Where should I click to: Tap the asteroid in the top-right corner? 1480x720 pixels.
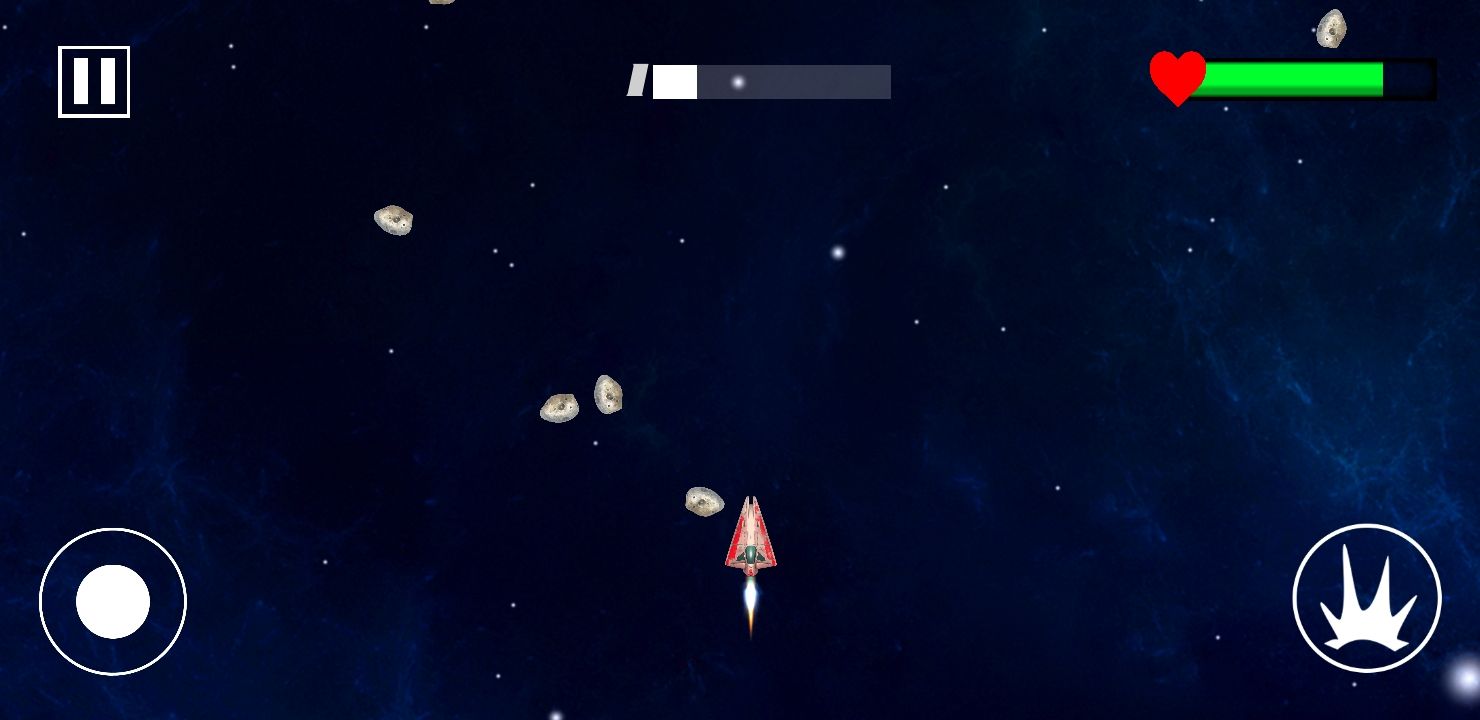(x=1330, y=27)
